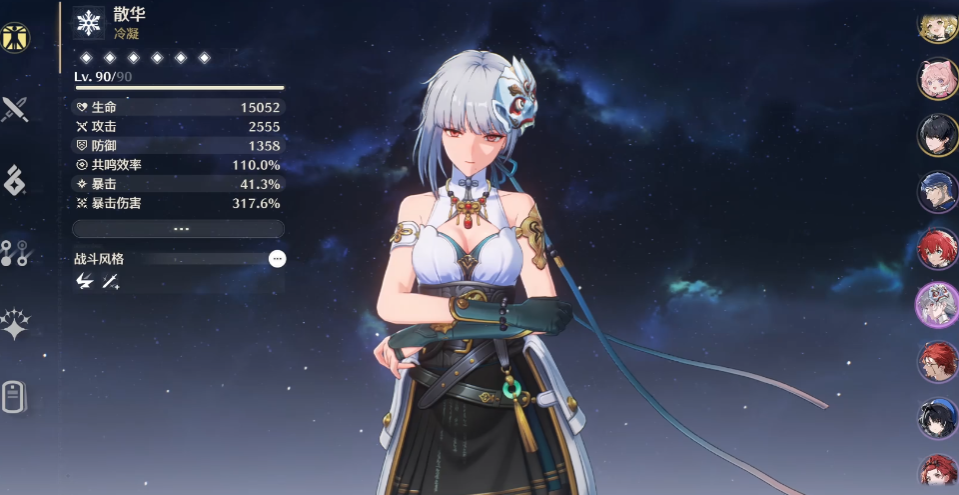The width and height of the screenshot is (959, 495).
Task: Switch to the red-haired character wearing glasses
Action: coord(937,360)
